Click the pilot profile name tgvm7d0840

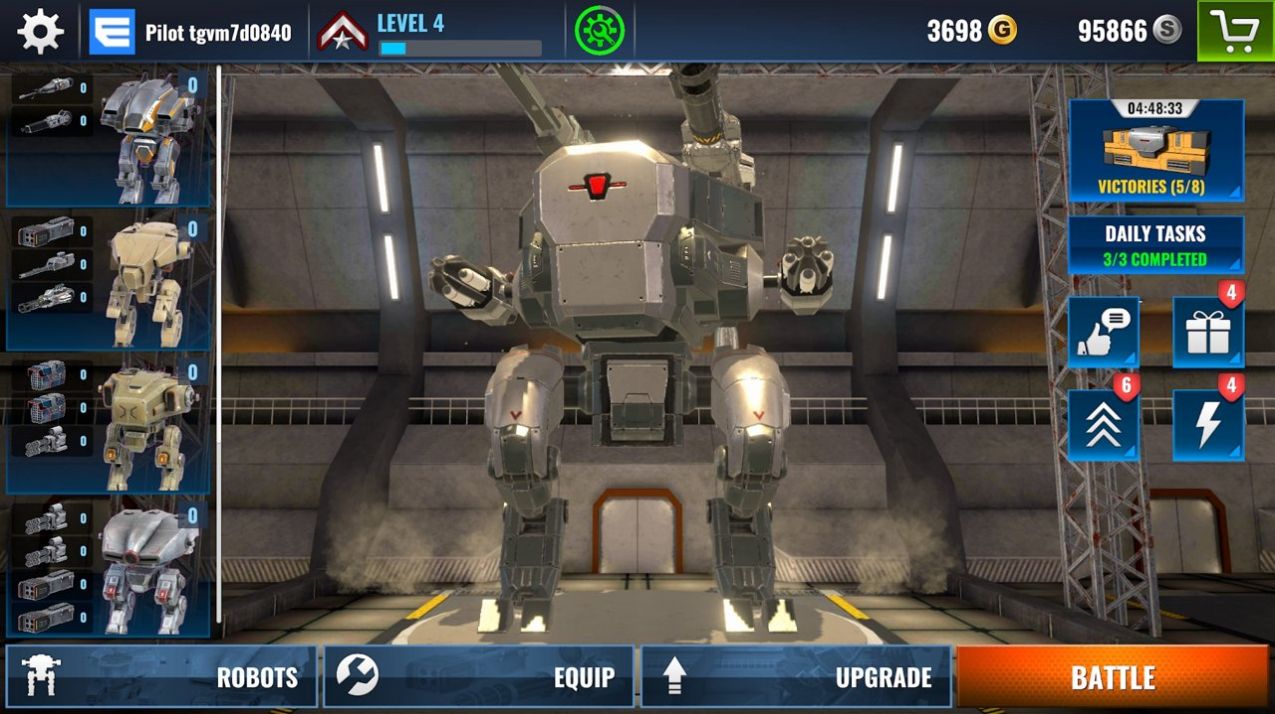coord(217,33)
